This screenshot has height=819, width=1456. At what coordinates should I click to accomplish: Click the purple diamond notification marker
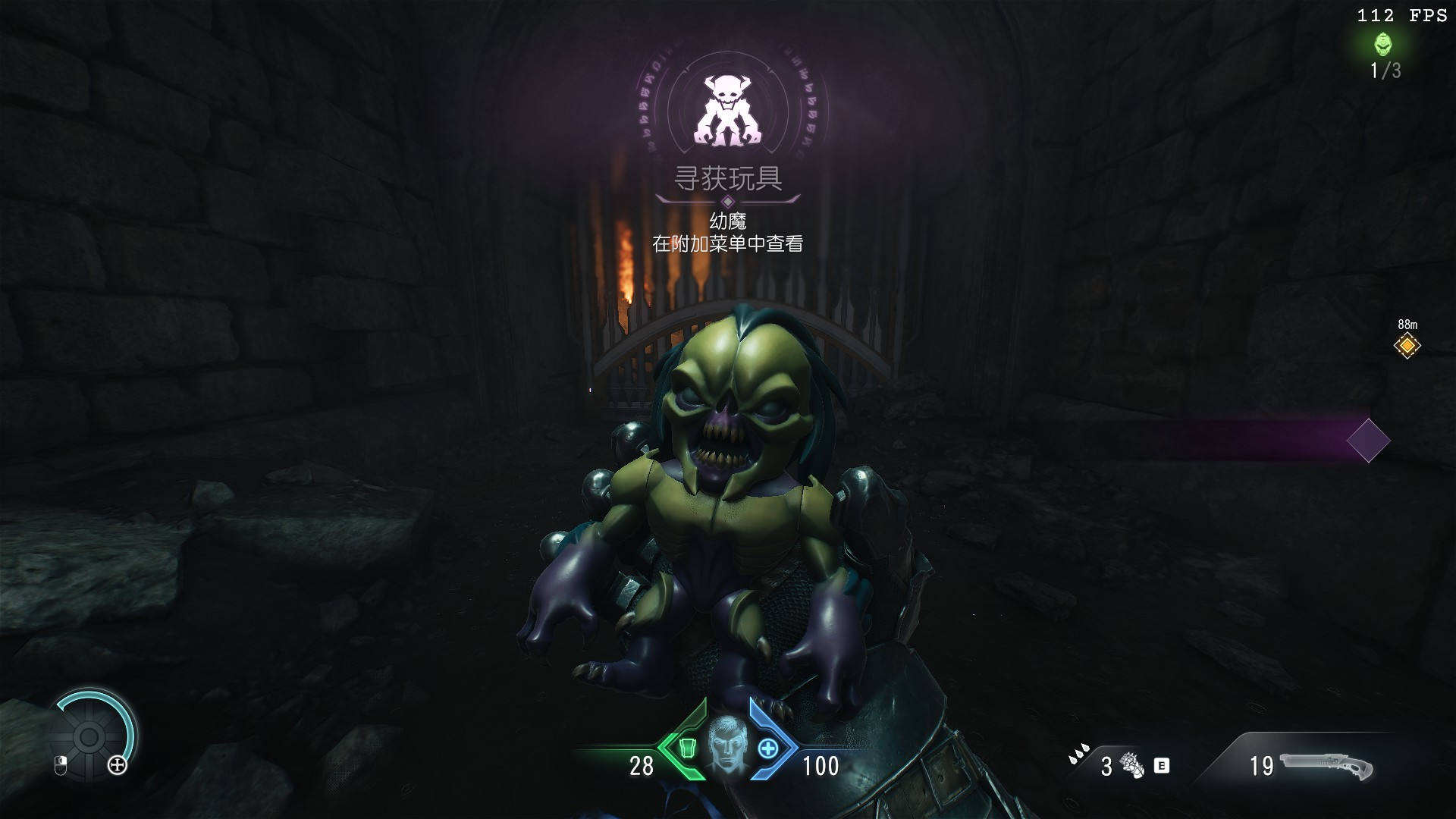(1368, 441)
